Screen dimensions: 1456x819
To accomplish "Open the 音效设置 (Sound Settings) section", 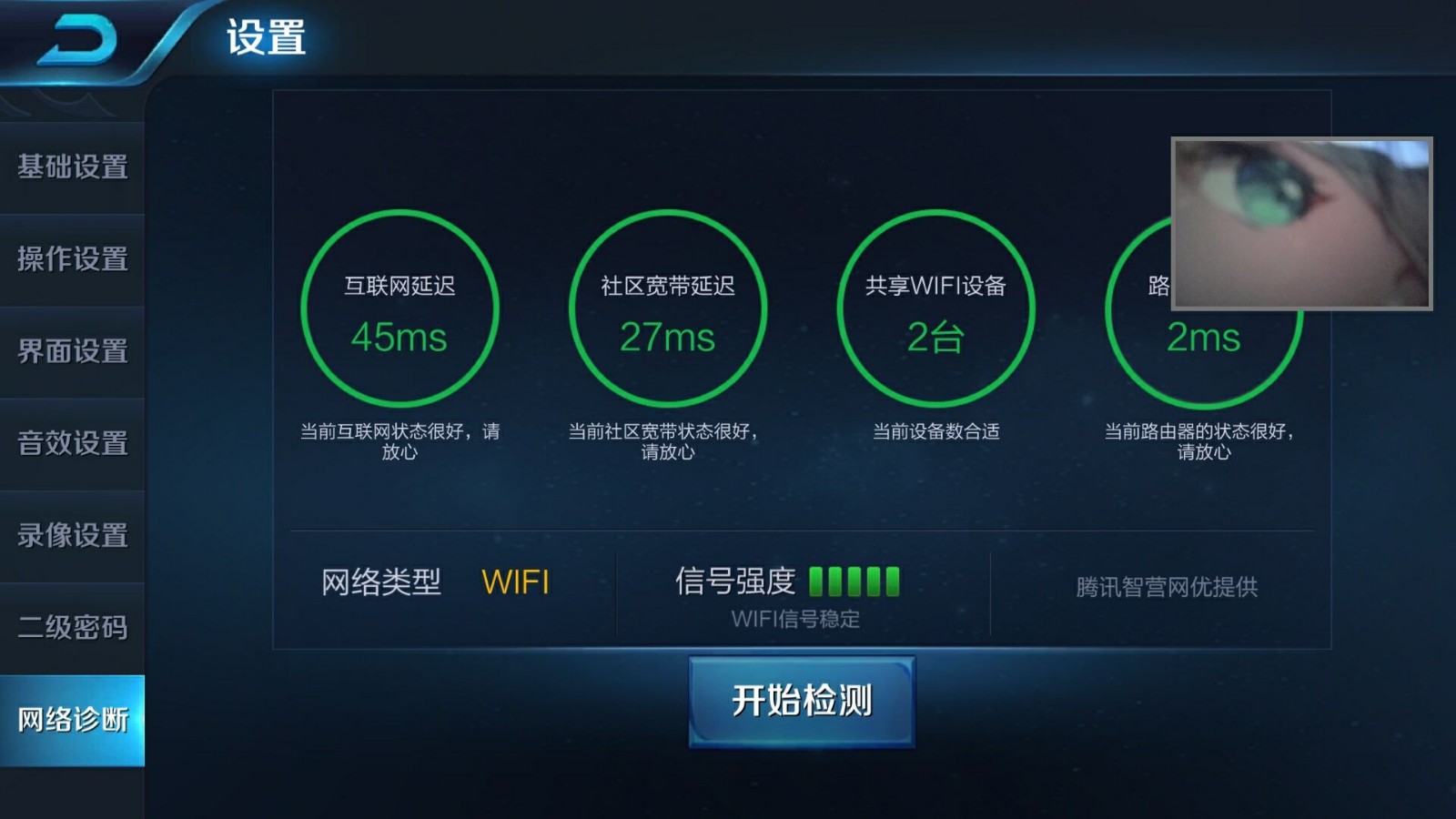I will pyautogui.click(x=71, y=445).
